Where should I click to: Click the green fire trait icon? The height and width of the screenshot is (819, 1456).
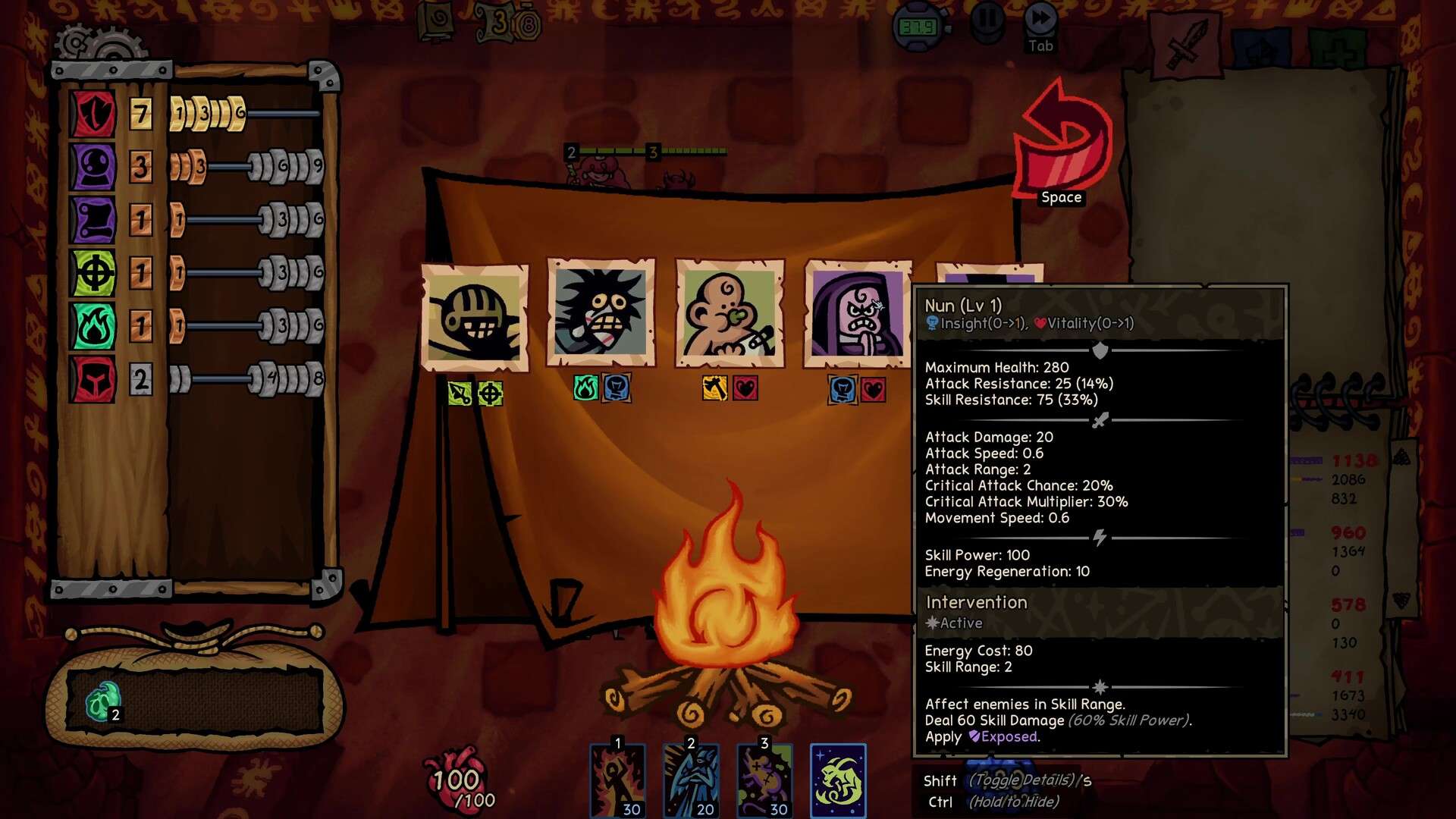click(93, 326)
